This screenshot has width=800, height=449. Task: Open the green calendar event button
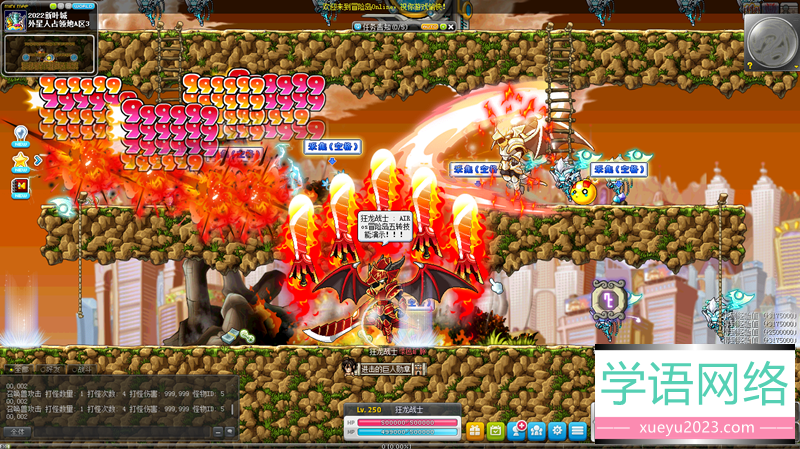click(x=496, y=430)
